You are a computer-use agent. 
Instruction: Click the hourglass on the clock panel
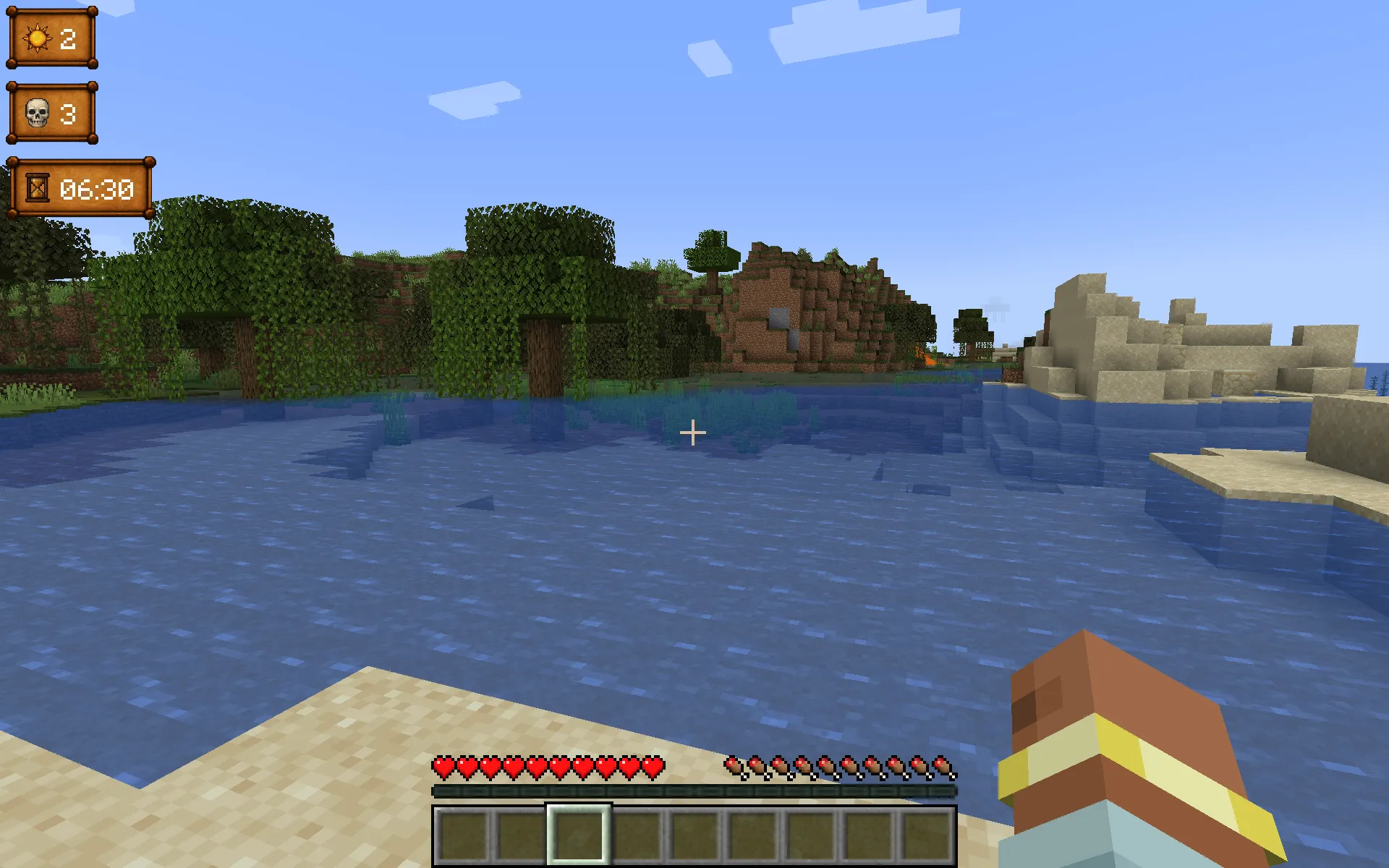(36, 190)
